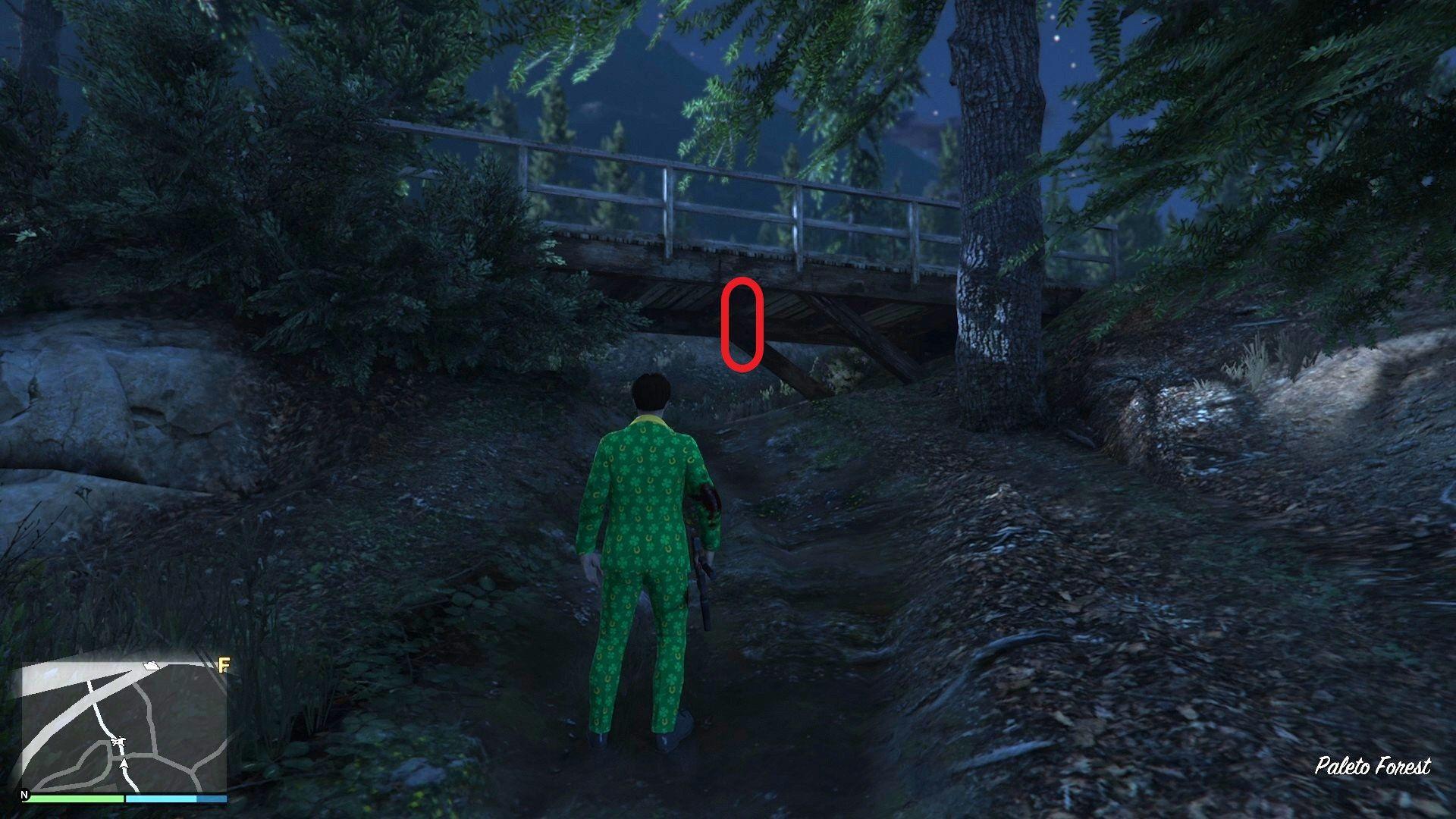Image resolution: width=1456 pixels, height=819 pixels.
Task: Click the small map icon near the minimap top
Action: click(x=150, y=665)
